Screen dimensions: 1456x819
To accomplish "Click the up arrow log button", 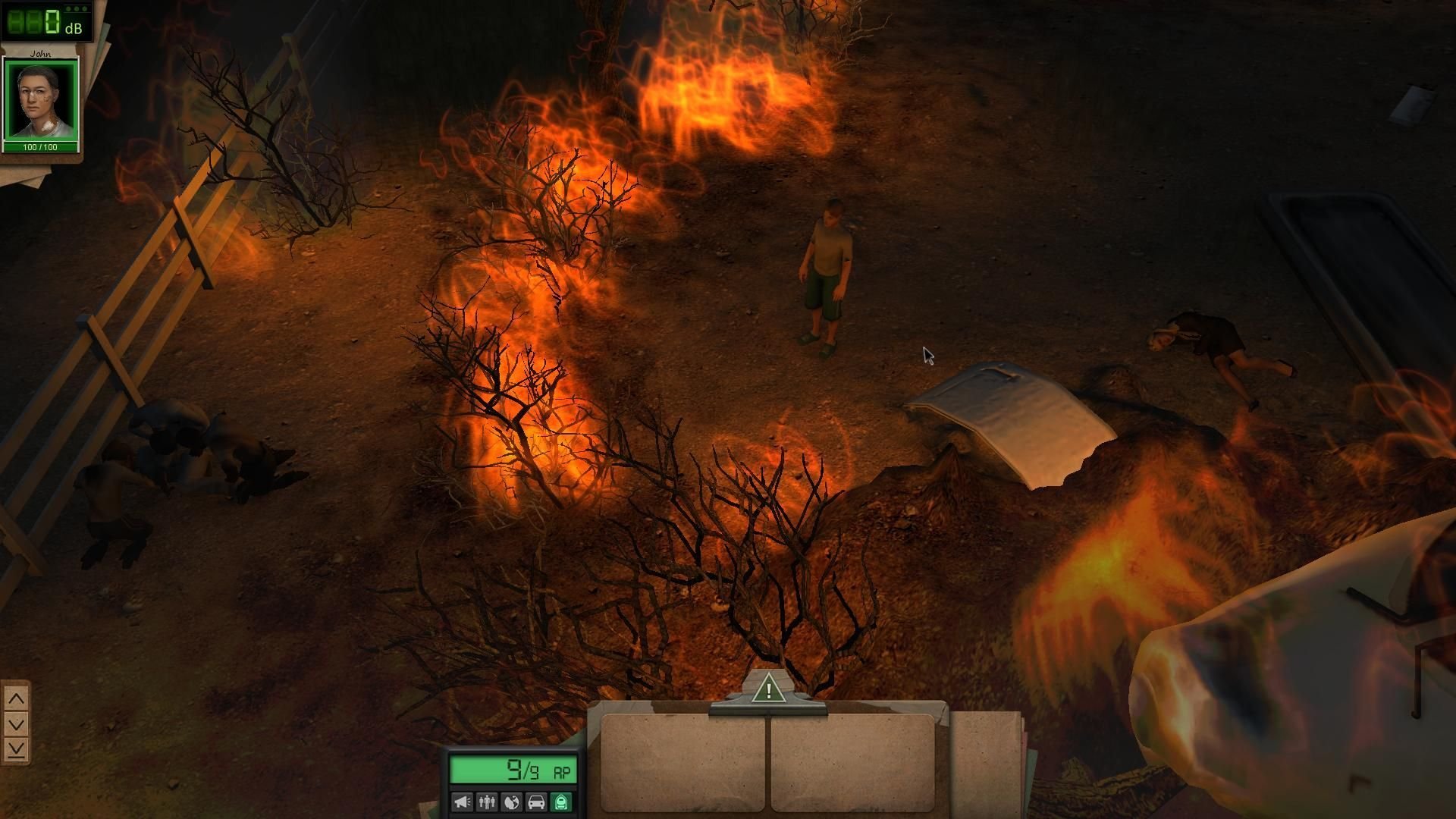I will (16, 698).
